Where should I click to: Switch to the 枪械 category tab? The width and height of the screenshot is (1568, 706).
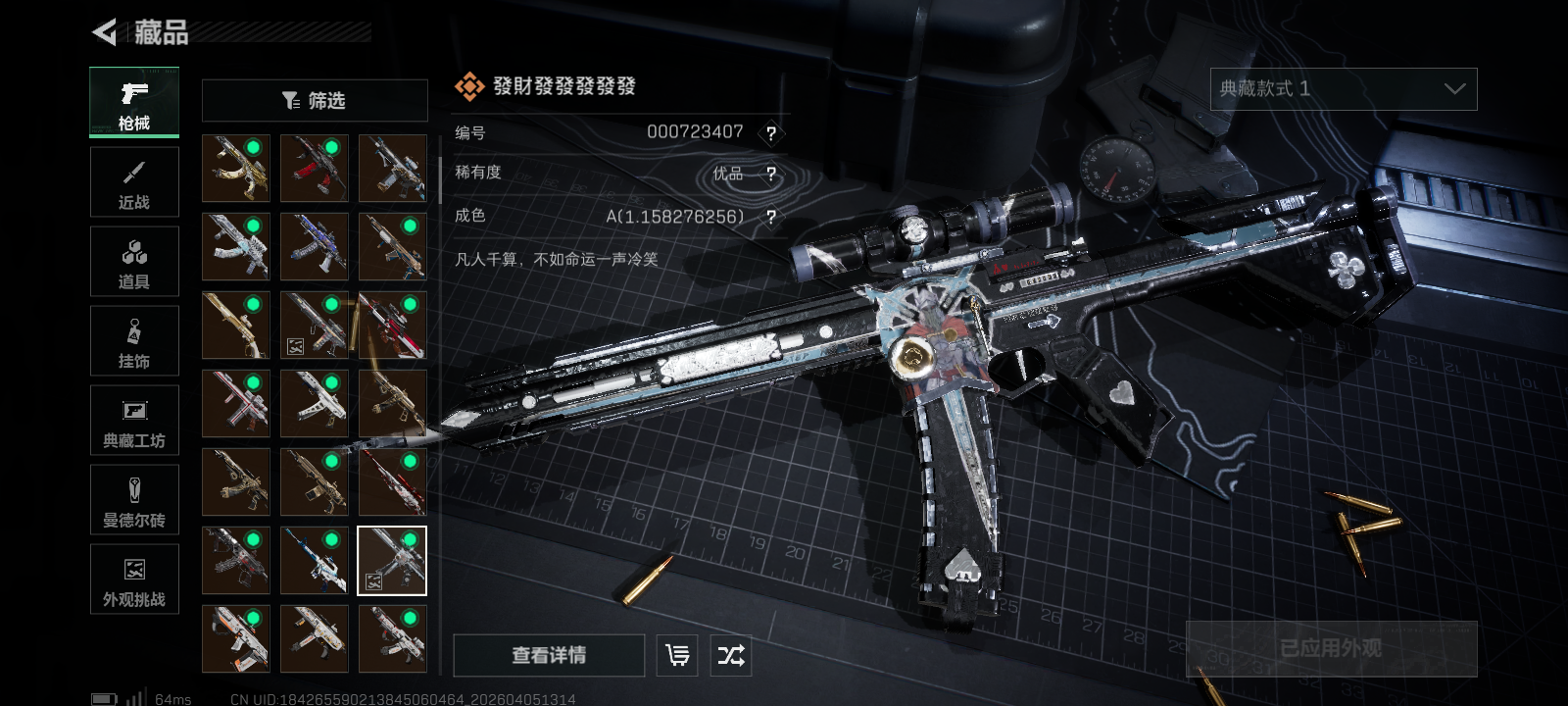point(134,102)
